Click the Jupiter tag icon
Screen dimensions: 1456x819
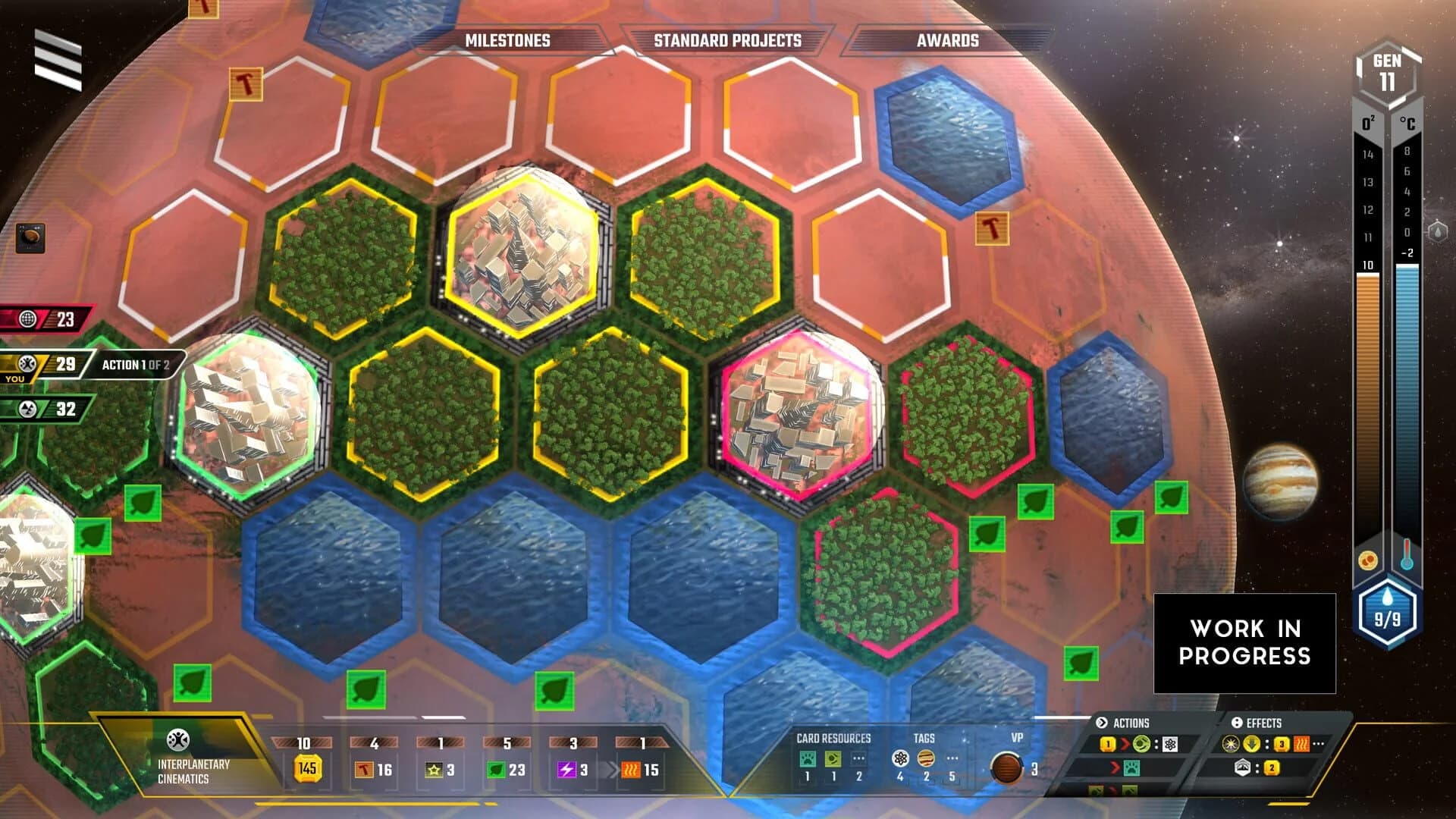927,758
